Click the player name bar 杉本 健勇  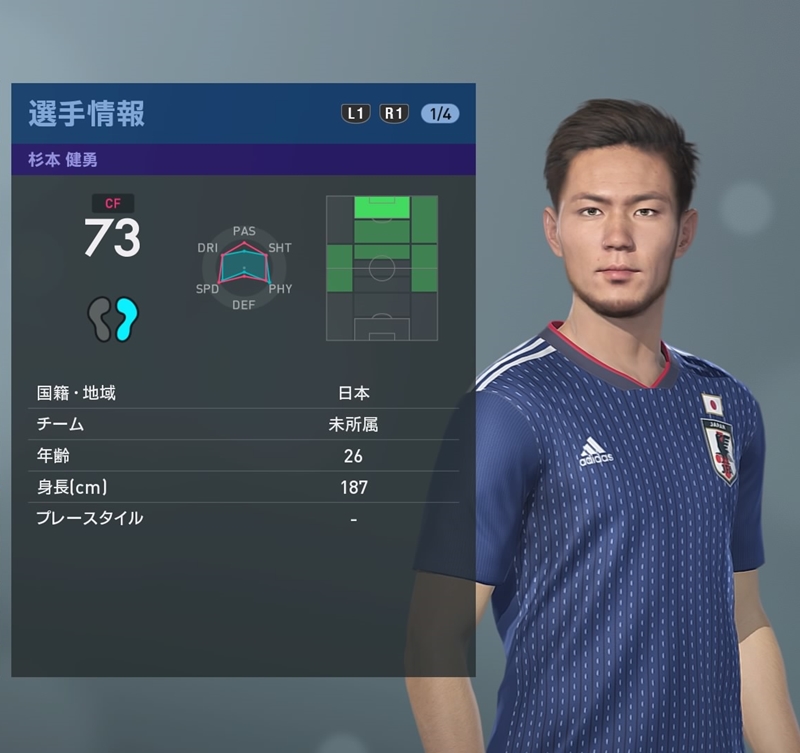tap(243, 159)
